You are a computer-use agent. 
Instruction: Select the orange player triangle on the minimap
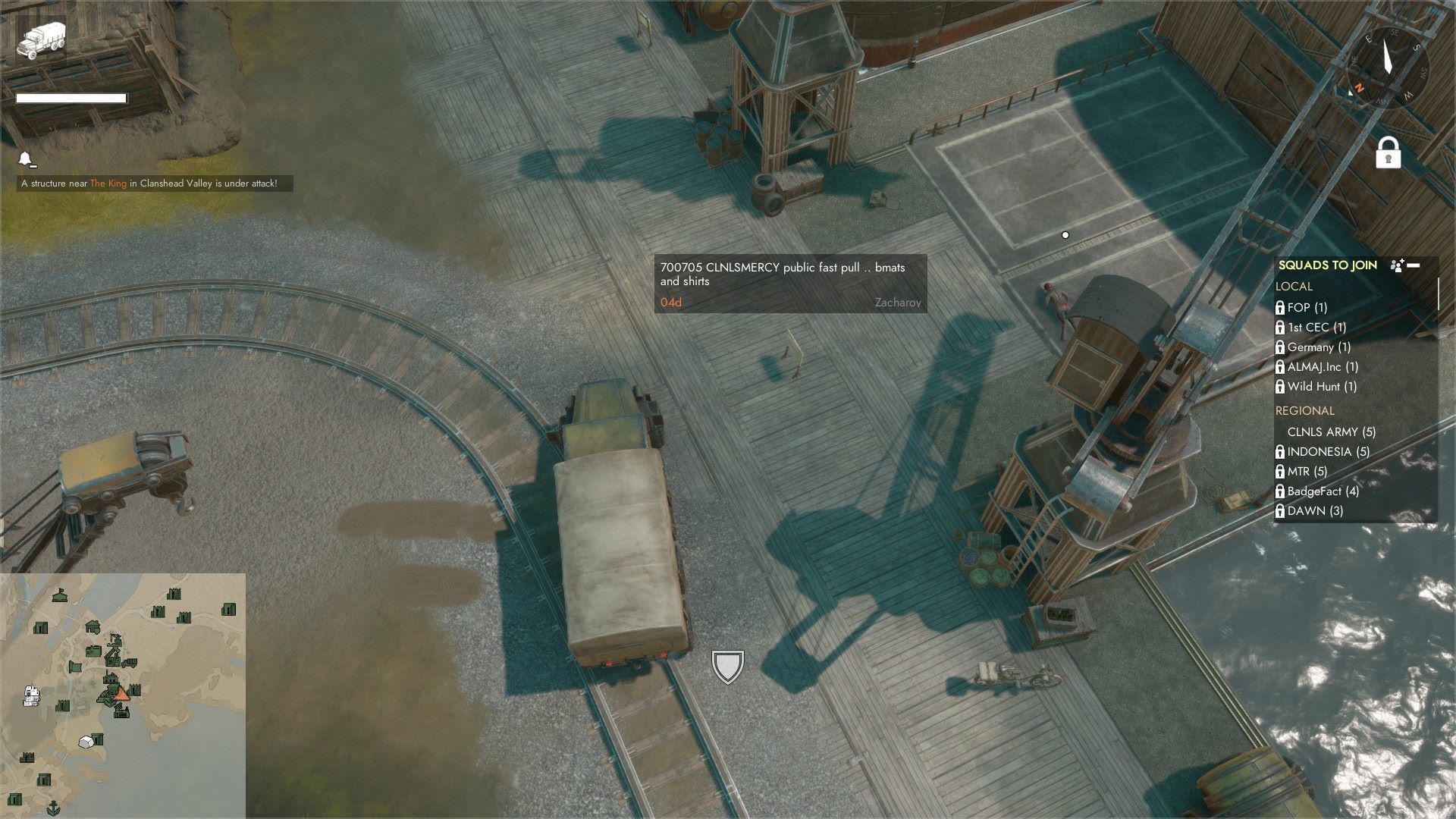(x=122, y=695)
